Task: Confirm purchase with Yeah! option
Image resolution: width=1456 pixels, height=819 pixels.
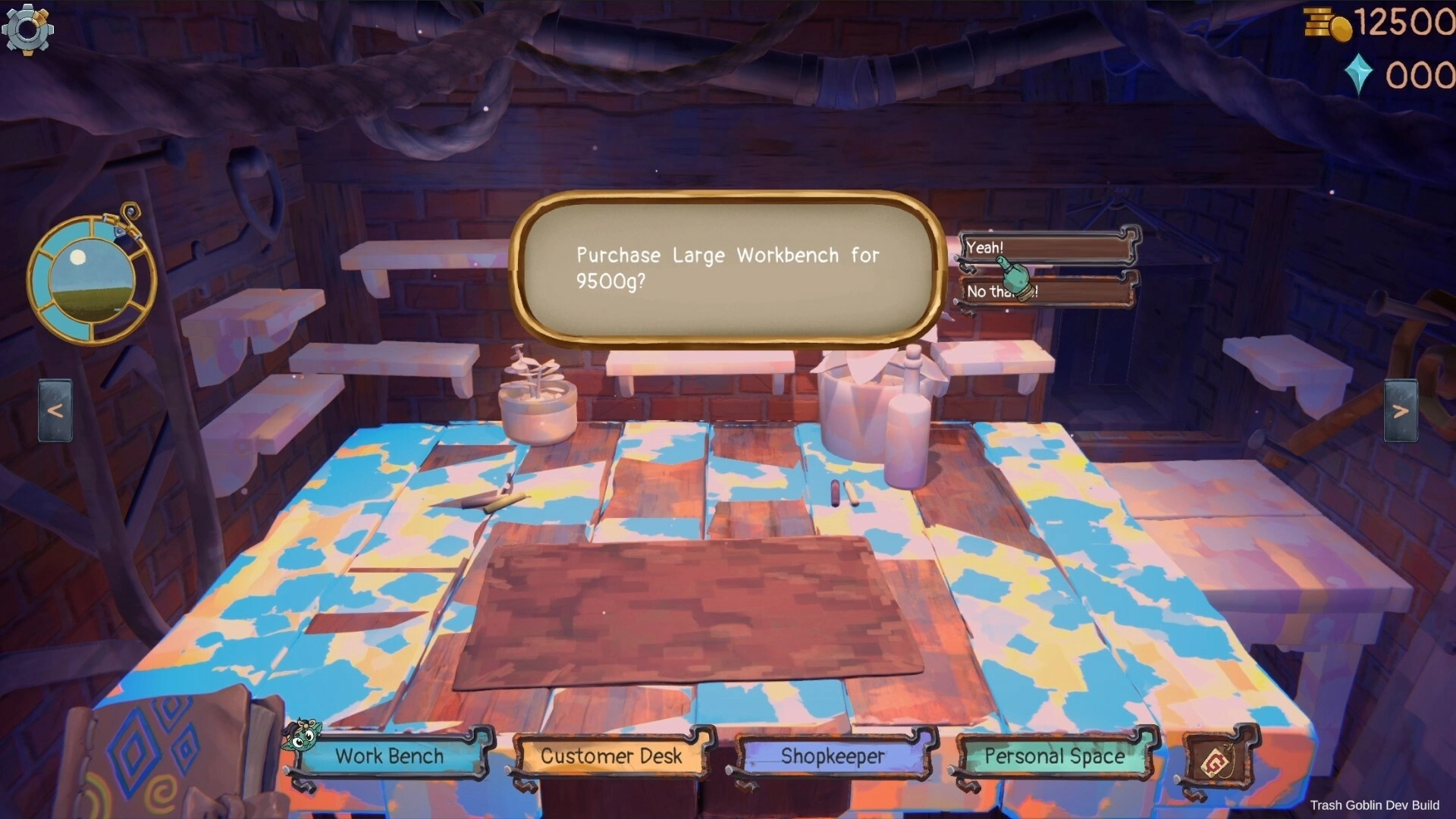Action: tap(1047, 247)
